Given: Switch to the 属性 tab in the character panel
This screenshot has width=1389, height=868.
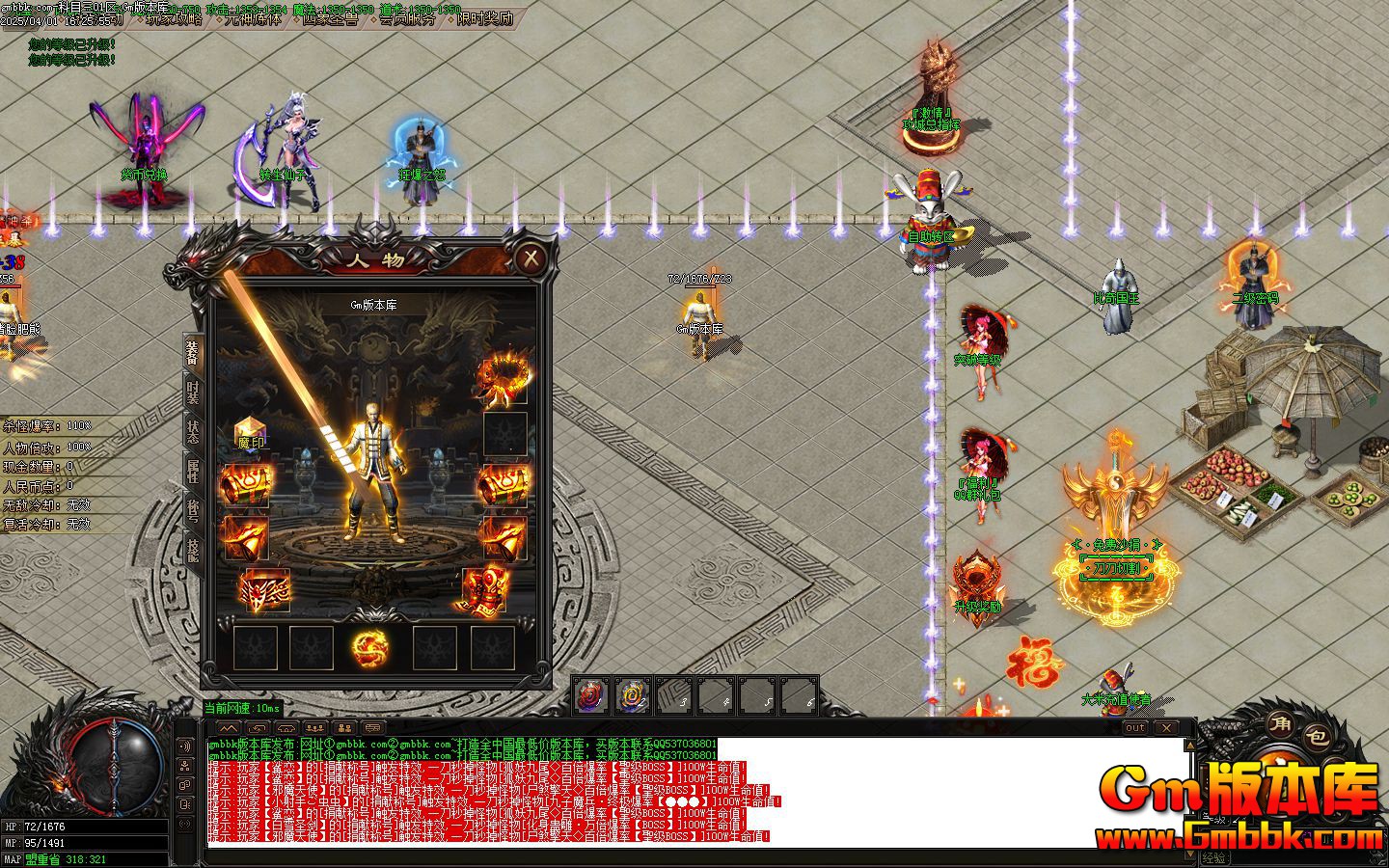Looking at the screenshot, I should pos(193,467).
